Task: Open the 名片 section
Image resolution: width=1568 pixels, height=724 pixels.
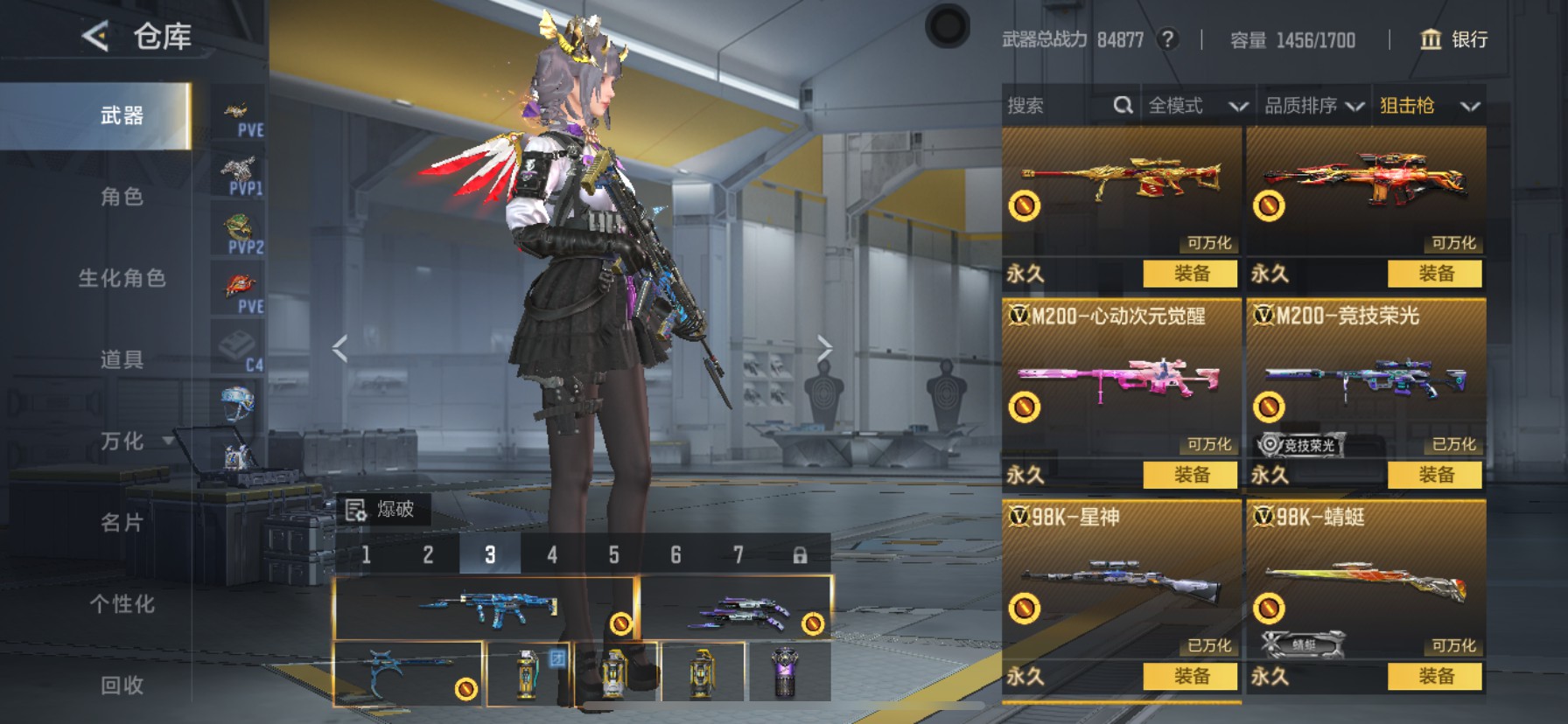Action: pos(122,522)
